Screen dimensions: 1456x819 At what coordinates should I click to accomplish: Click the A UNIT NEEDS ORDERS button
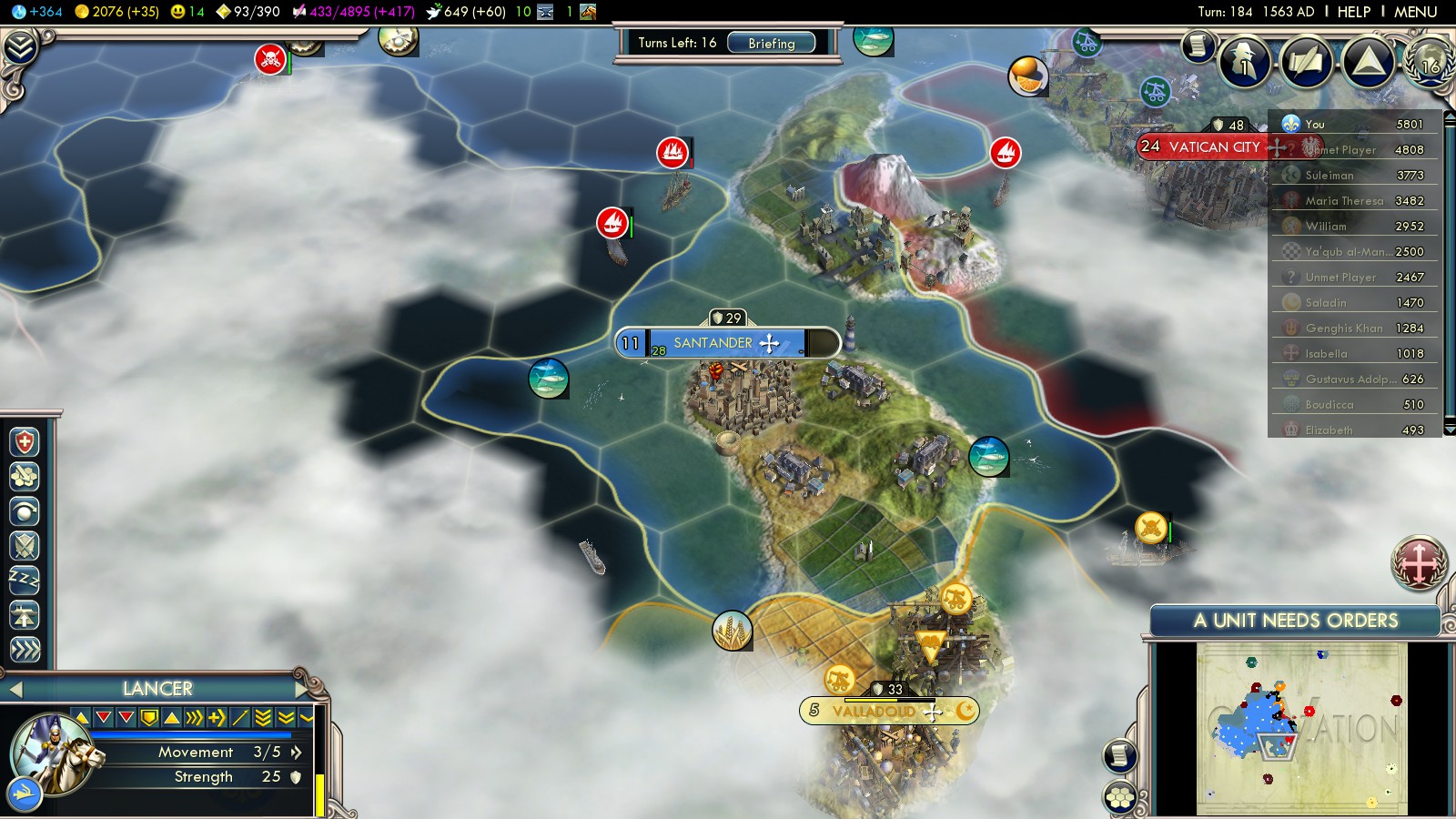(x=1295, y=621)
